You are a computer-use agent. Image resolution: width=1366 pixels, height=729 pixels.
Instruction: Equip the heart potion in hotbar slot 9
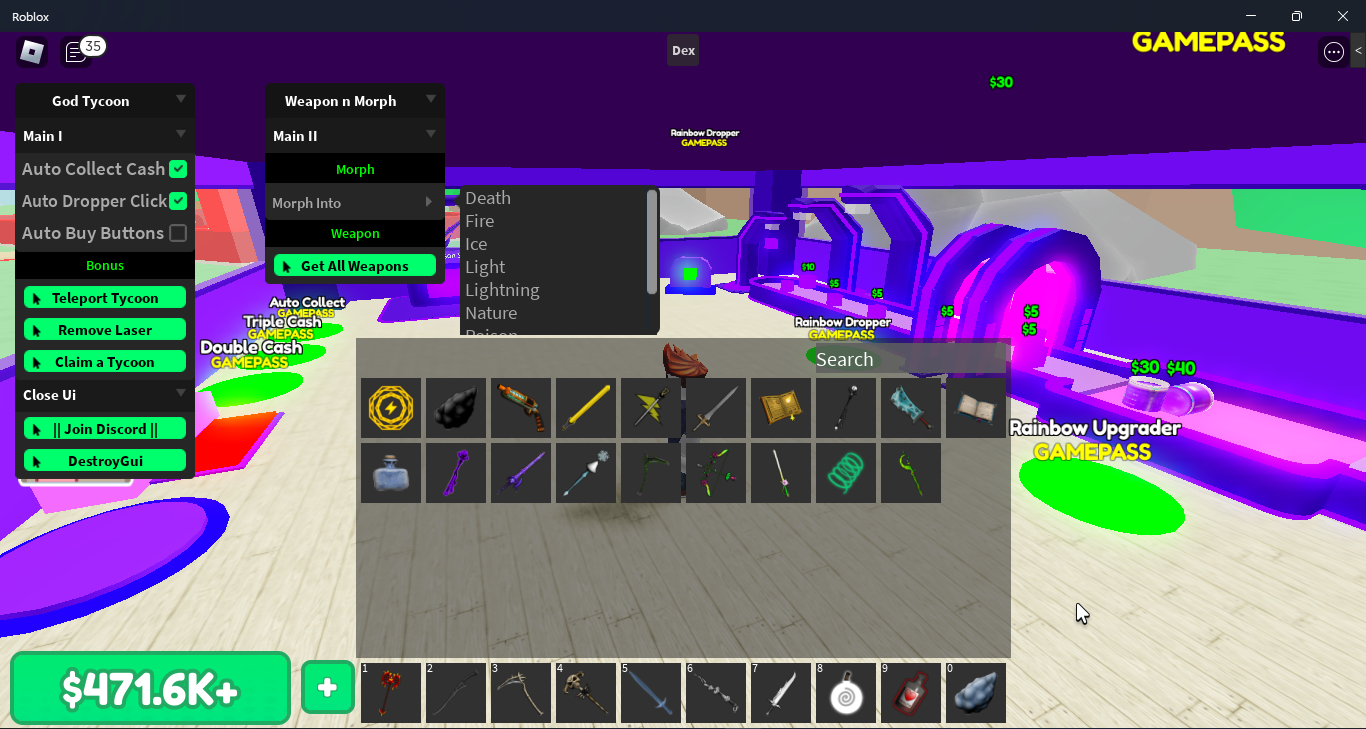coord(911,692)
